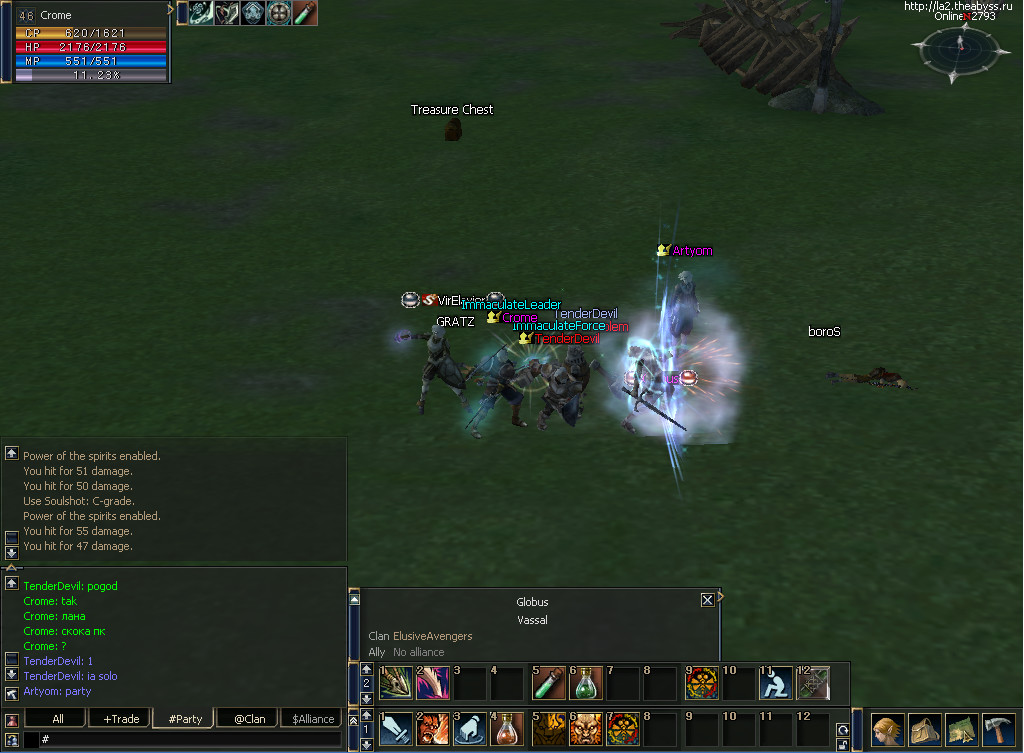The image size is (1024, 753).
Task: Activate the sit/stand action icon
Action: pos(775,683)
